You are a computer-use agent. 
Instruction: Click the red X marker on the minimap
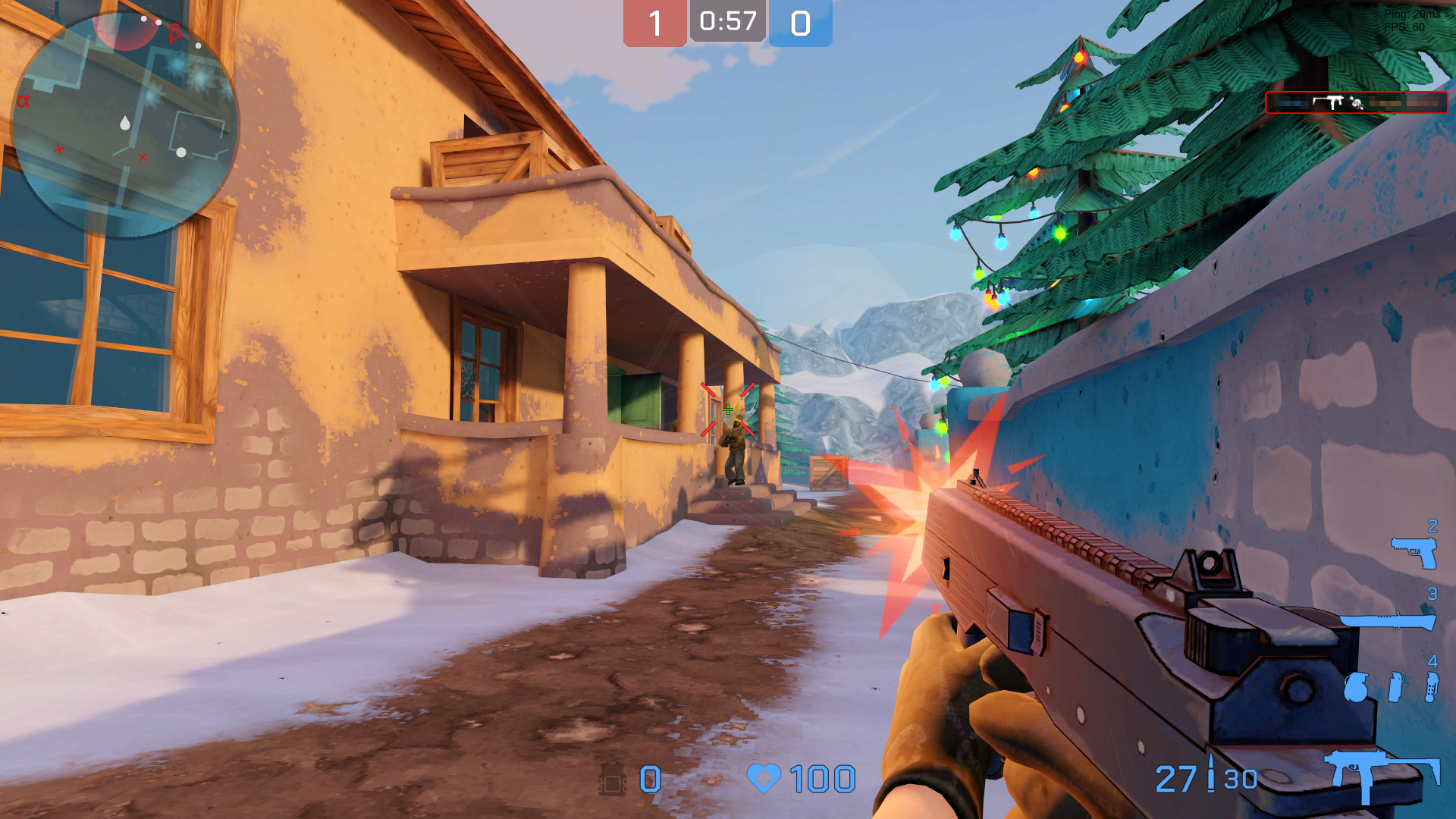click(x=59, y=149)
